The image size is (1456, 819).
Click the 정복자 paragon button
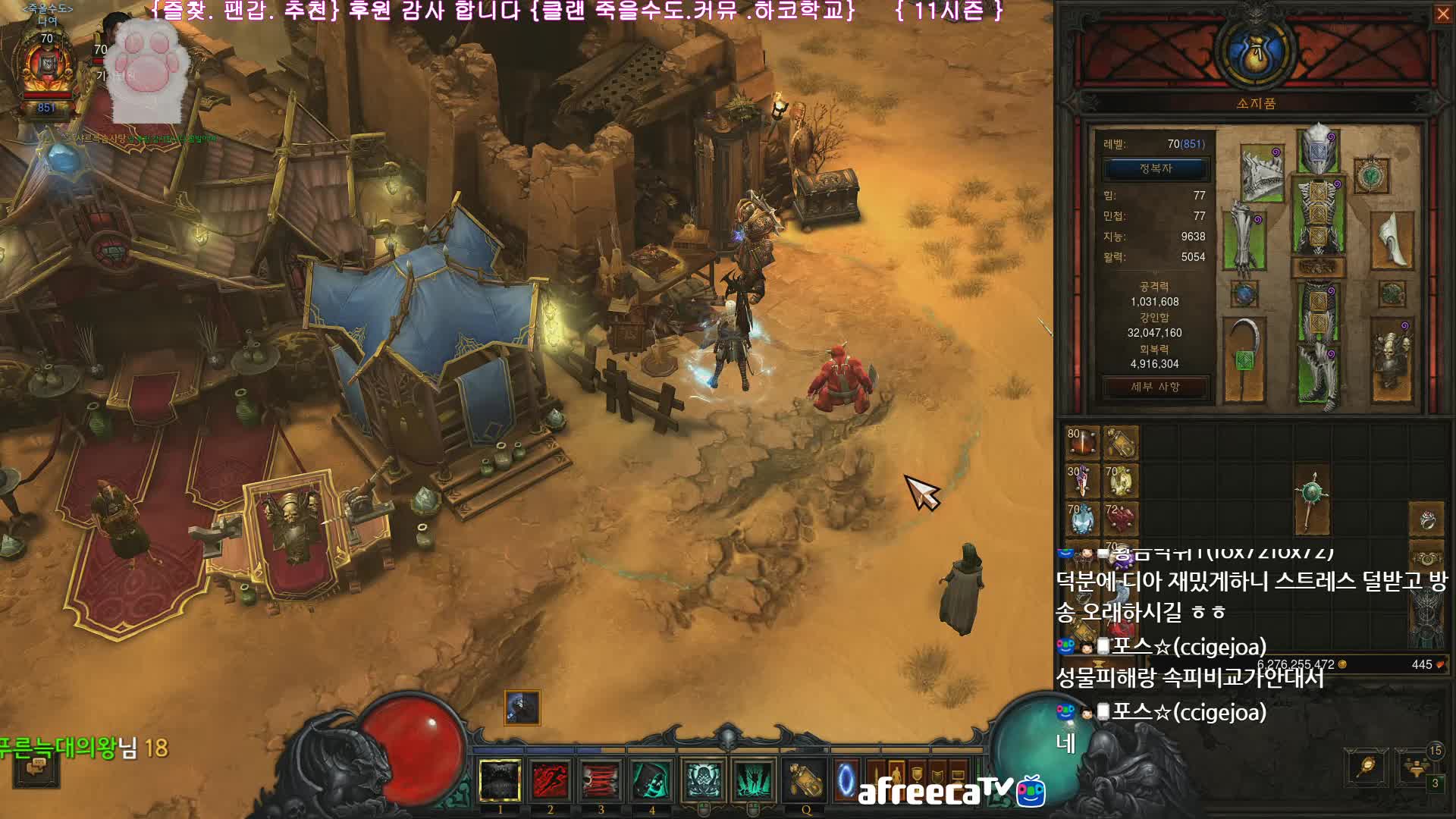1155,168
